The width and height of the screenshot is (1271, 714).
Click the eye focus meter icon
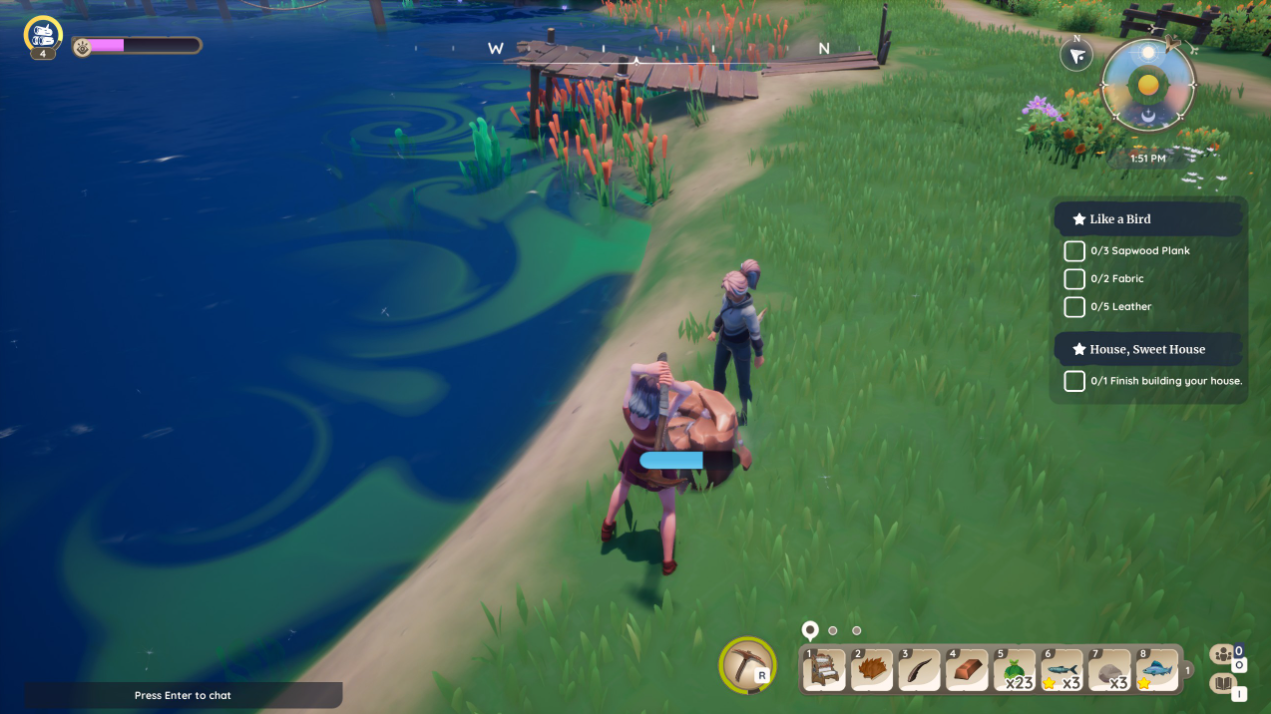click(x=83, y=46)
